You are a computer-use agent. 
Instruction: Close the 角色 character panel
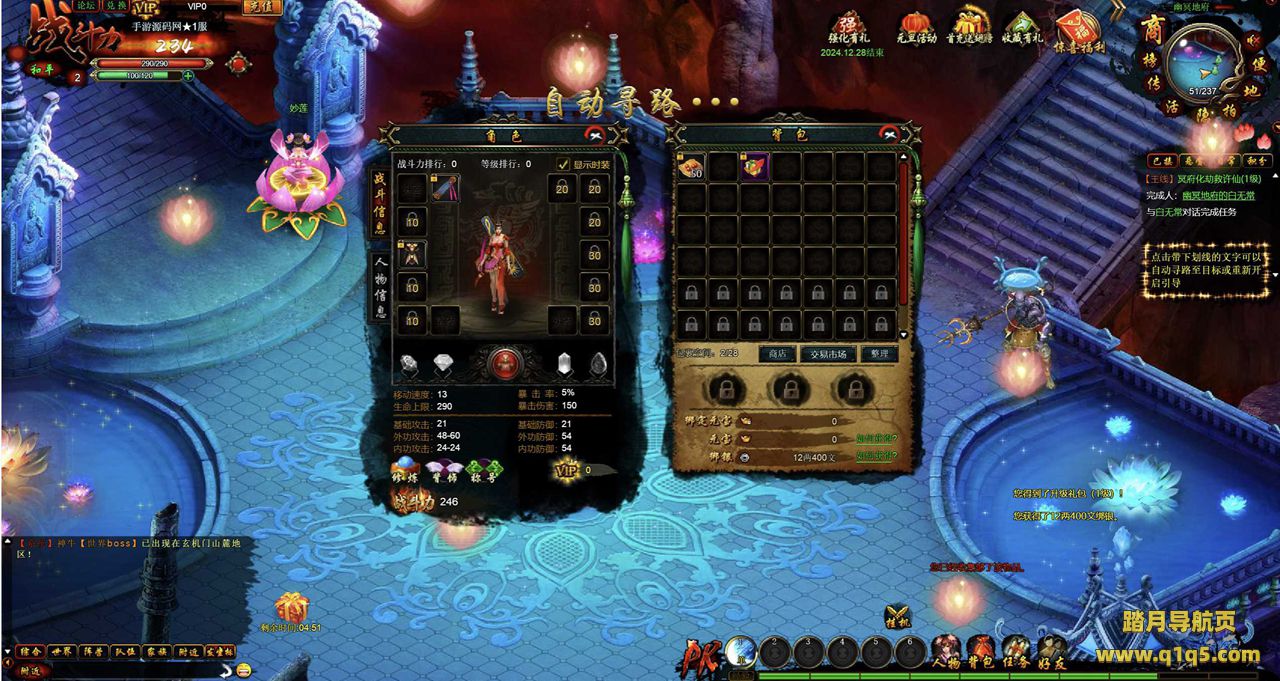pyautogui.click(x=596, y=134)
